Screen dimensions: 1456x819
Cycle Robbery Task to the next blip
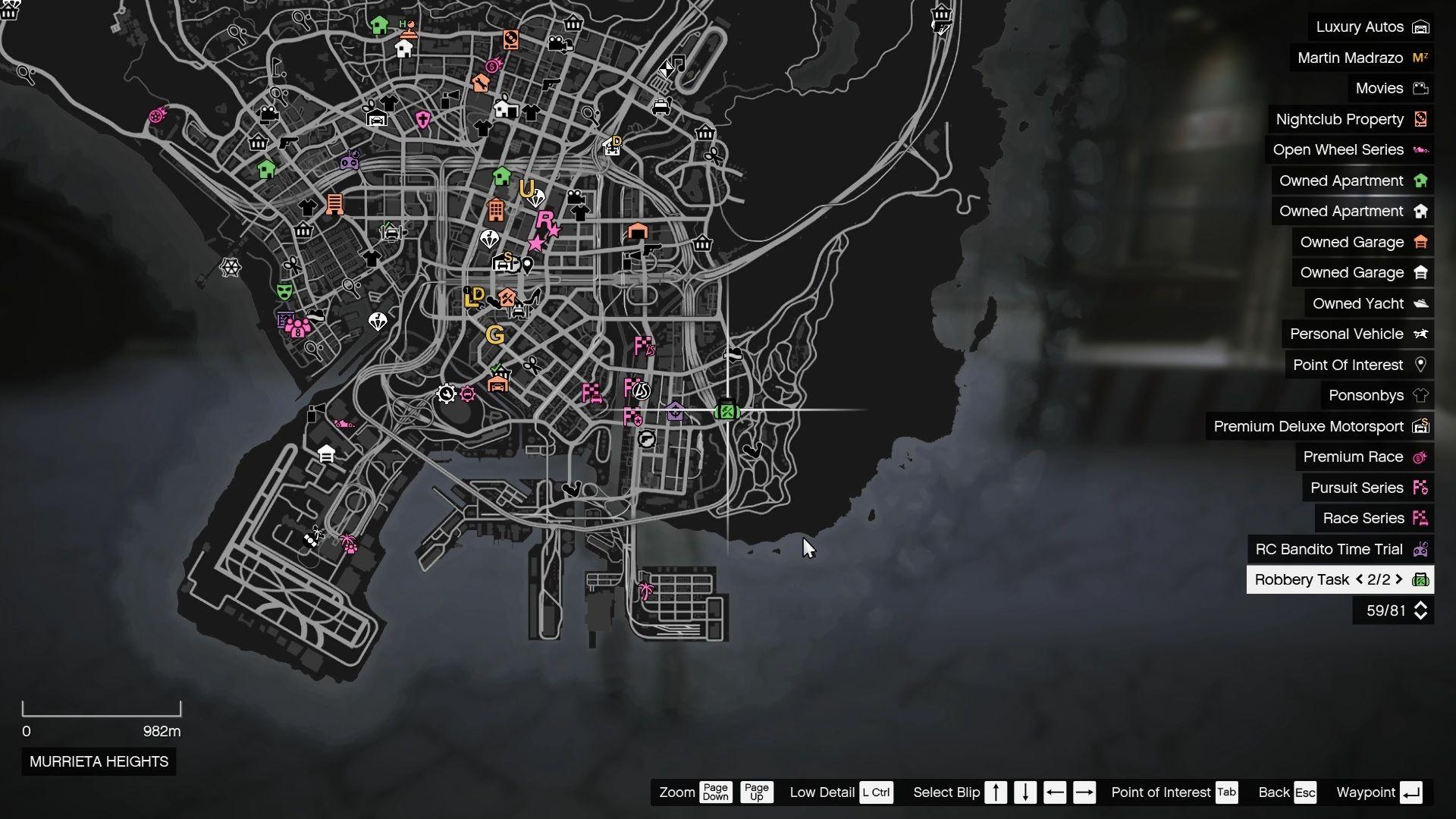coord(1399,579)
